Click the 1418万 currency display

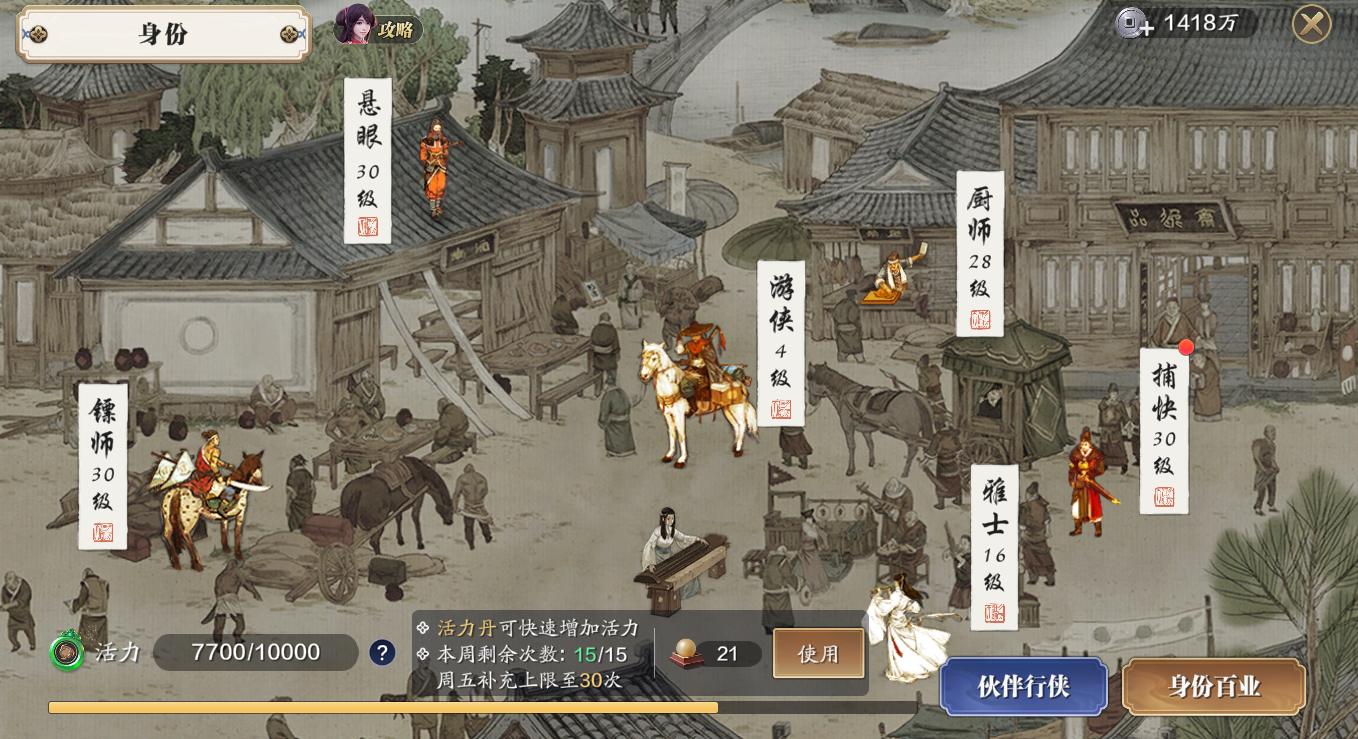click(1198, 22)
